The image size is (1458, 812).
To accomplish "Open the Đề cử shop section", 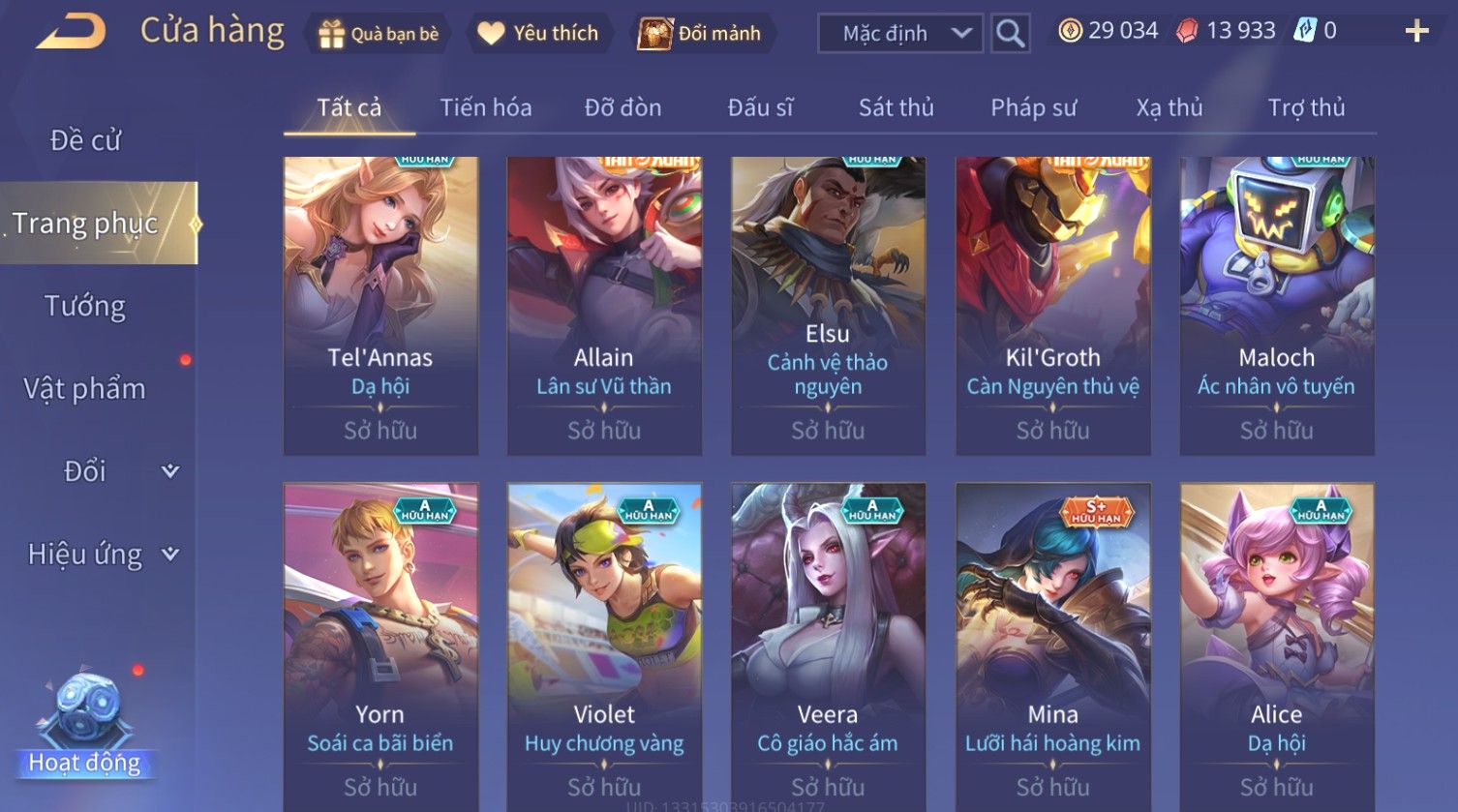I will [x=85, y=140].
